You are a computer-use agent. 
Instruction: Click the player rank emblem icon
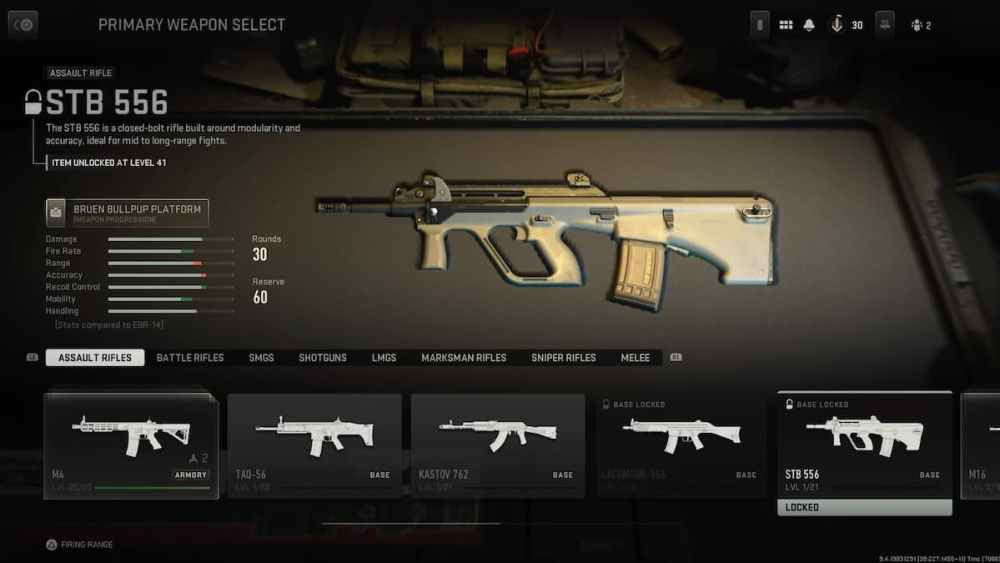tap(837, 25)
